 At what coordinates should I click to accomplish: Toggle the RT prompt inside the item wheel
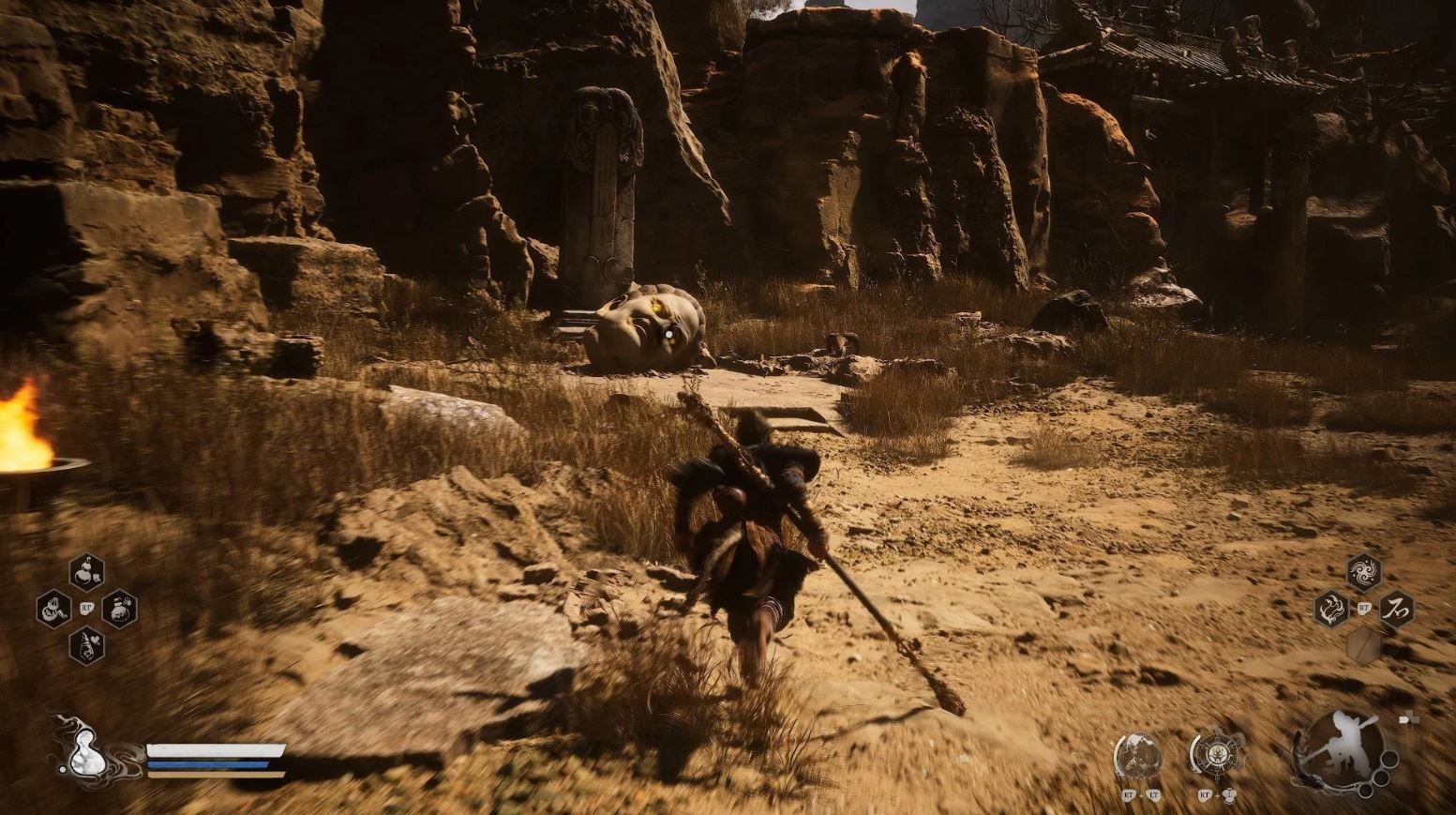point(86,608)
